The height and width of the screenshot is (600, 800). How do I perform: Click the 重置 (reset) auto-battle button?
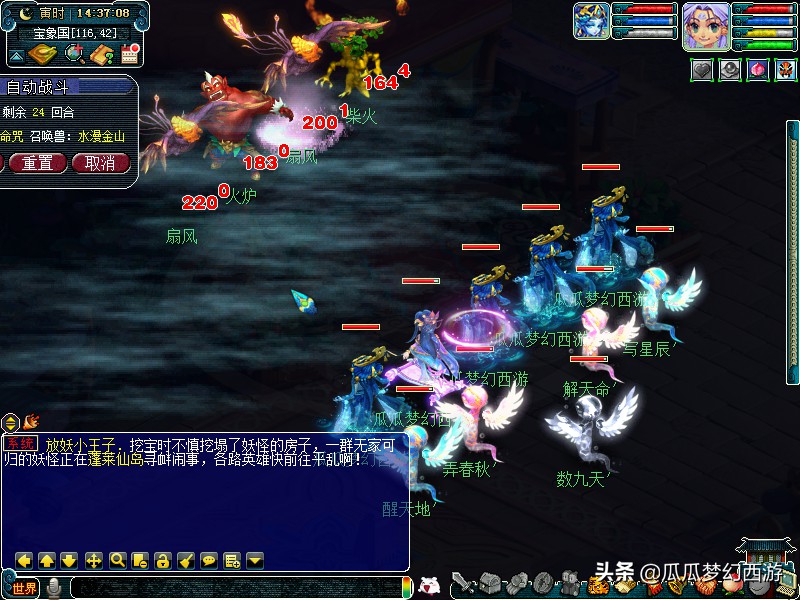click(x=38, y=163)
